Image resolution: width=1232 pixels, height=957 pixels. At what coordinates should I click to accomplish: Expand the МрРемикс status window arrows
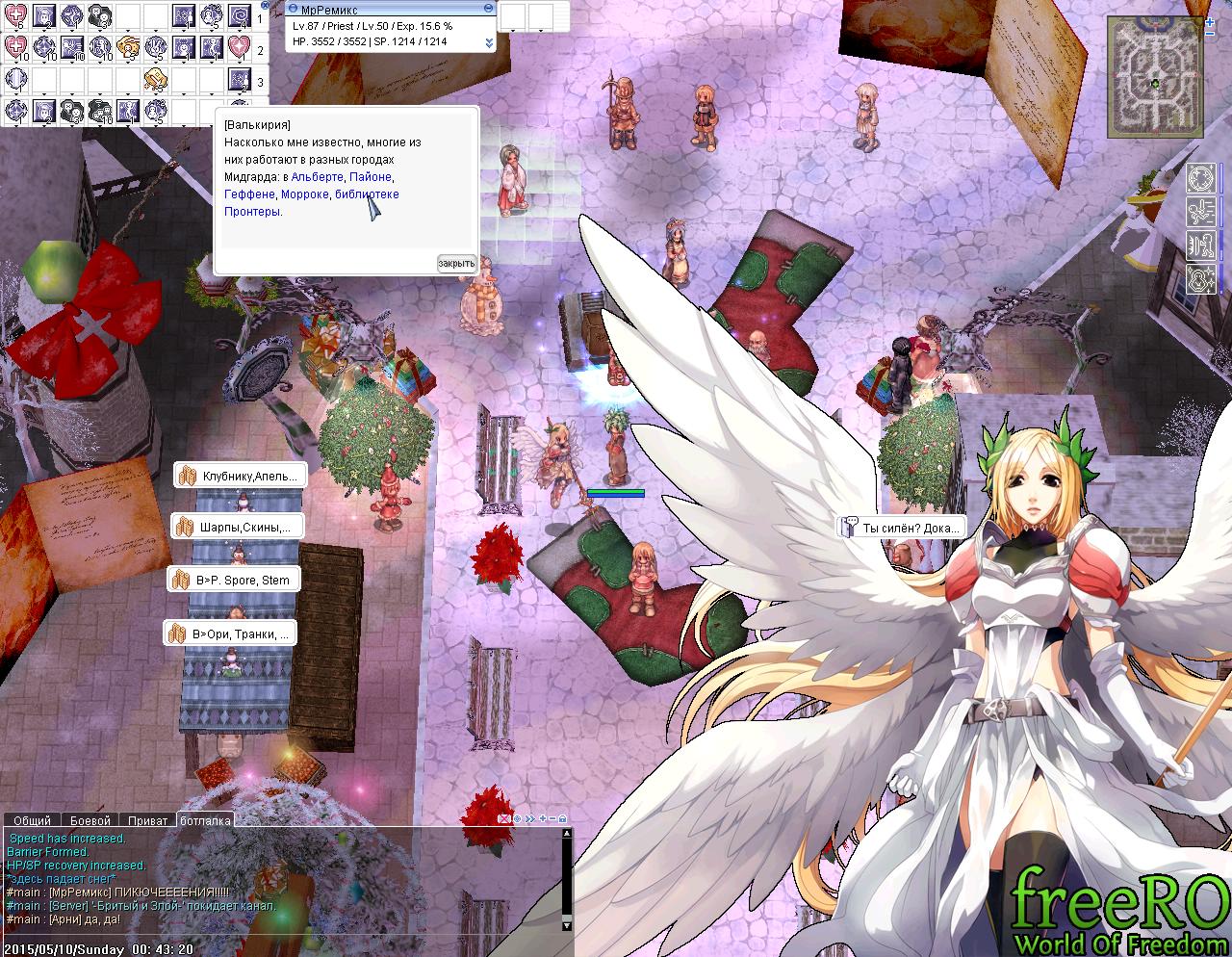pos(489,42)
